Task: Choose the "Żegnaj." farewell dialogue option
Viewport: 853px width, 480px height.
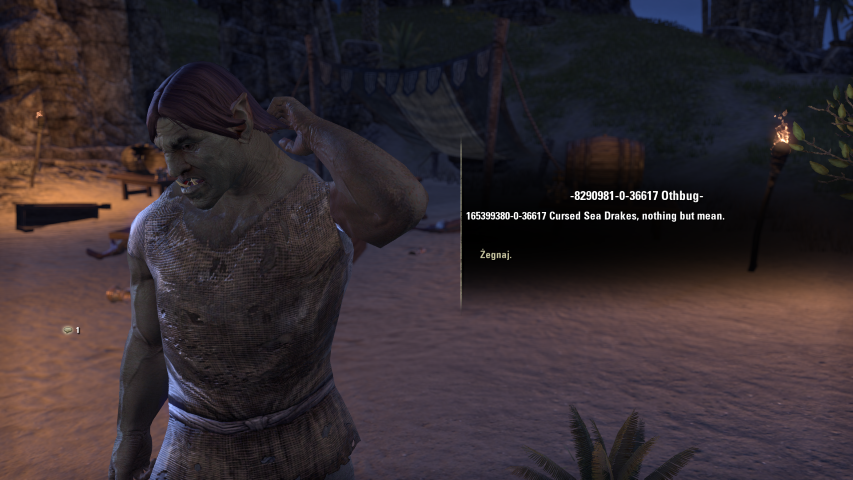Action: click(x=496, y=255)
